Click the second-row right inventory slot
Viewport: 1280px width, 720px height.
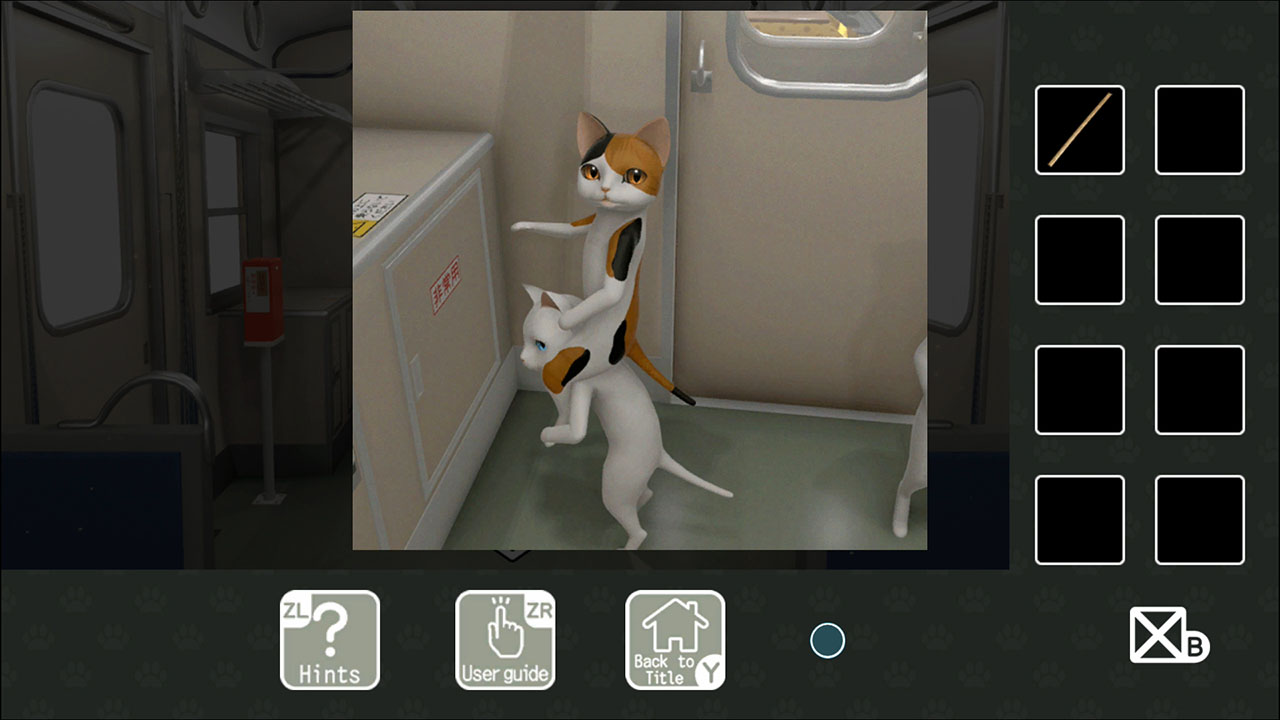click(x=1199, y=260)
